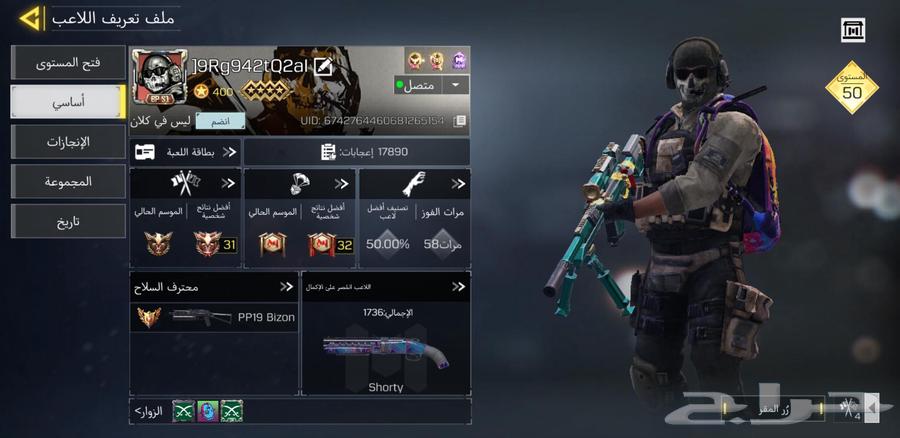Expand the multiplayer ranked stats panel
The height and width of the screenshot is (438, 900).
[186, 218]
